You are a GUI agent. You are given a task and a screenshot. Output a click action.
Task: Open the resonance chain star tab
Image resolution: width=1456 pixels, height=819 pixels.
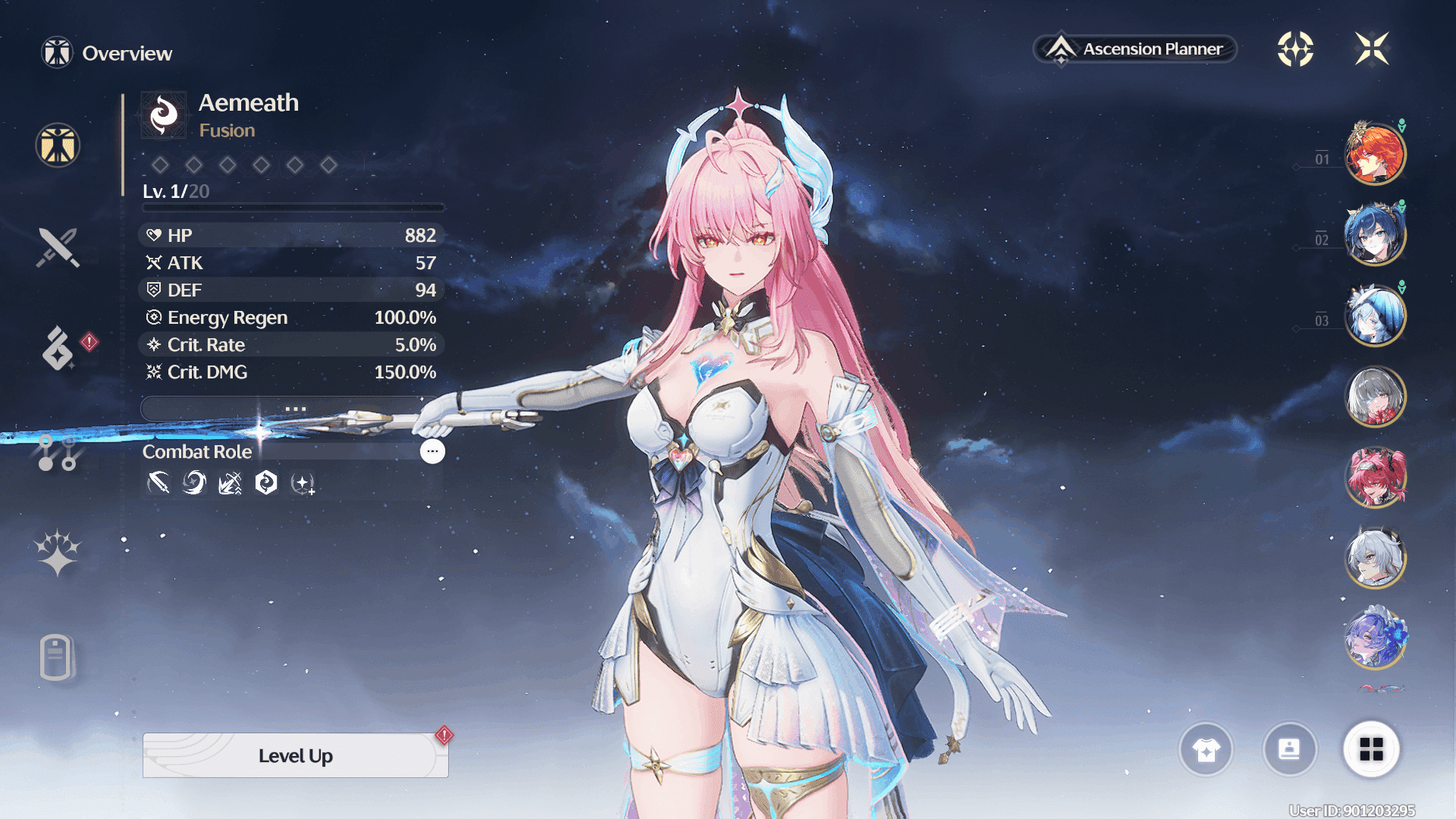tap(58, 552)
